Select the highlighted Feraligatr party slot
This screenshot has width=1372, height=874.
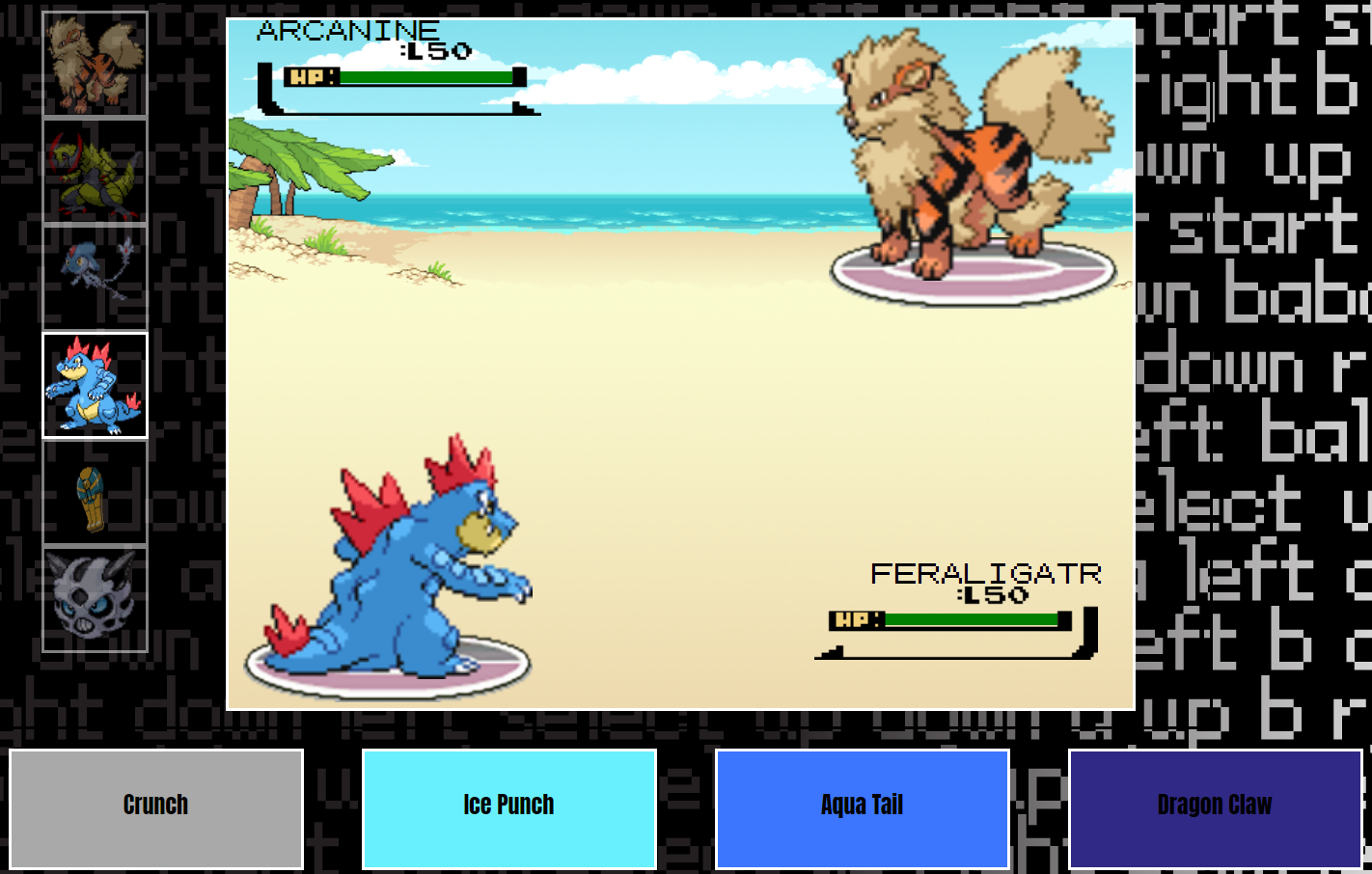click(x=94, y=385)
